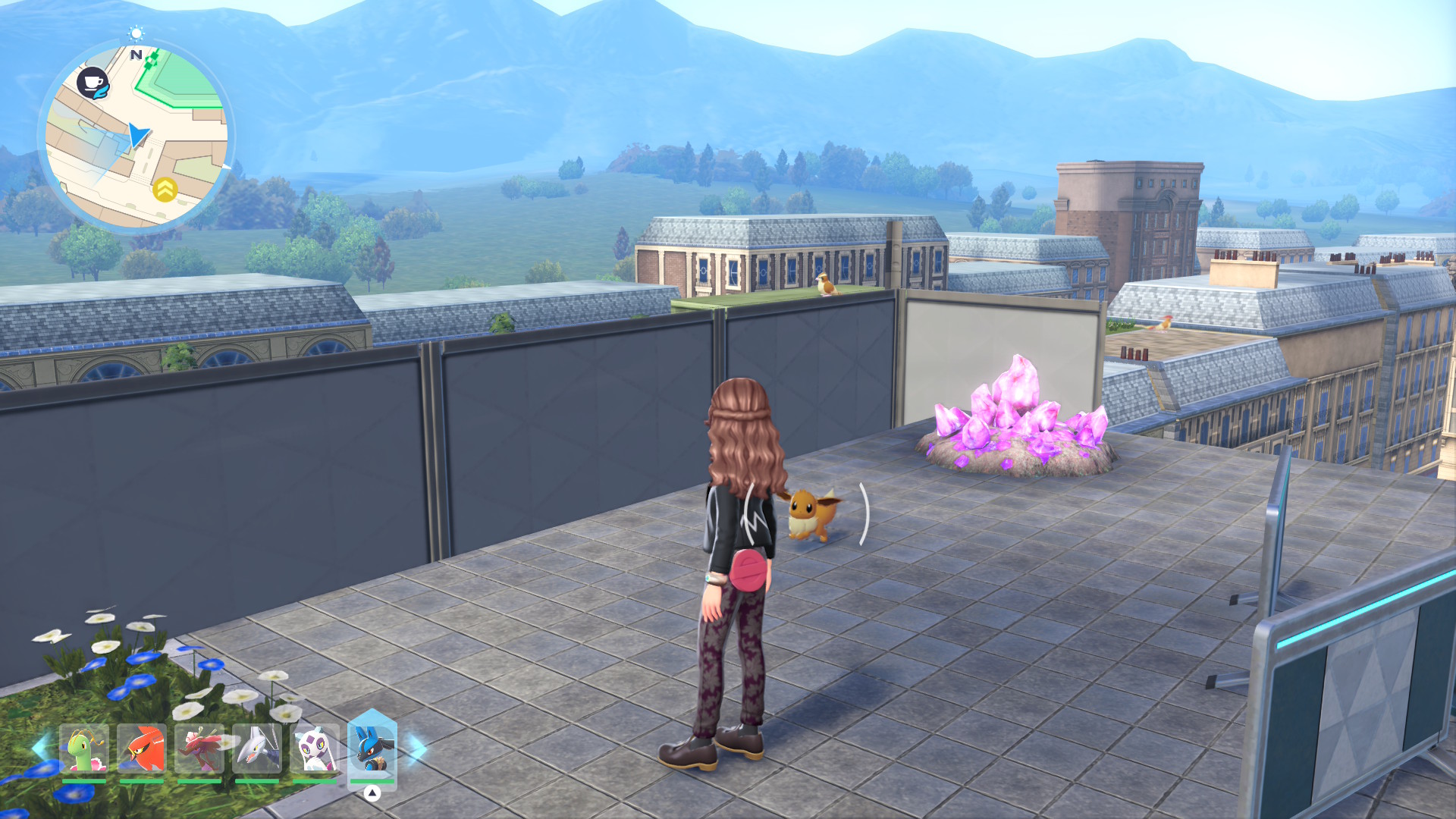1456x819 pixels.
Task: Click the green wild zone marker on minimap
Action: tap(152, 59)
